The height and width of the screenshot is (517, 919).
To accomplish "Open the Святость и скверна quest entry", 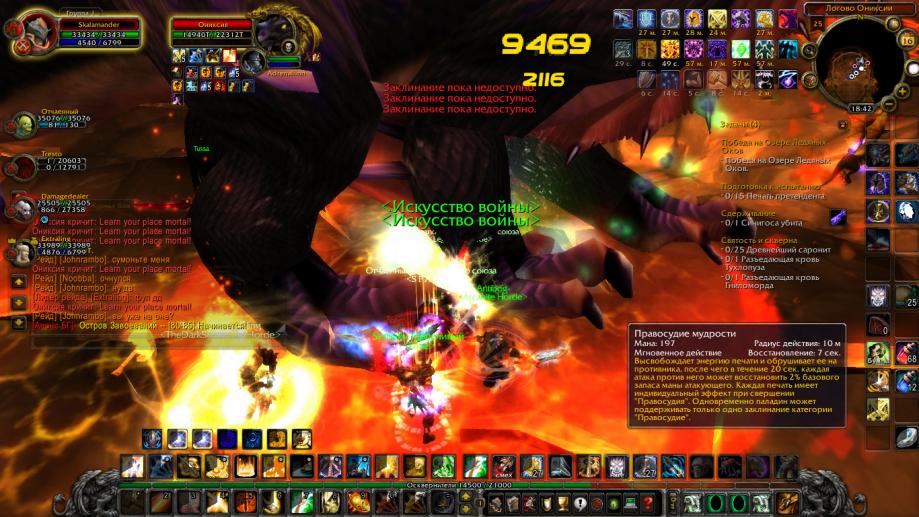I will point(762,240).
